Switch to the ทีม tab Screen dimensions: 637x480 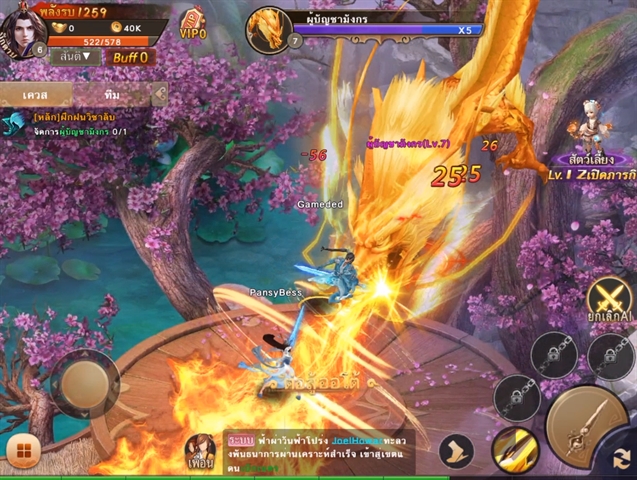(x=111, y=94)
